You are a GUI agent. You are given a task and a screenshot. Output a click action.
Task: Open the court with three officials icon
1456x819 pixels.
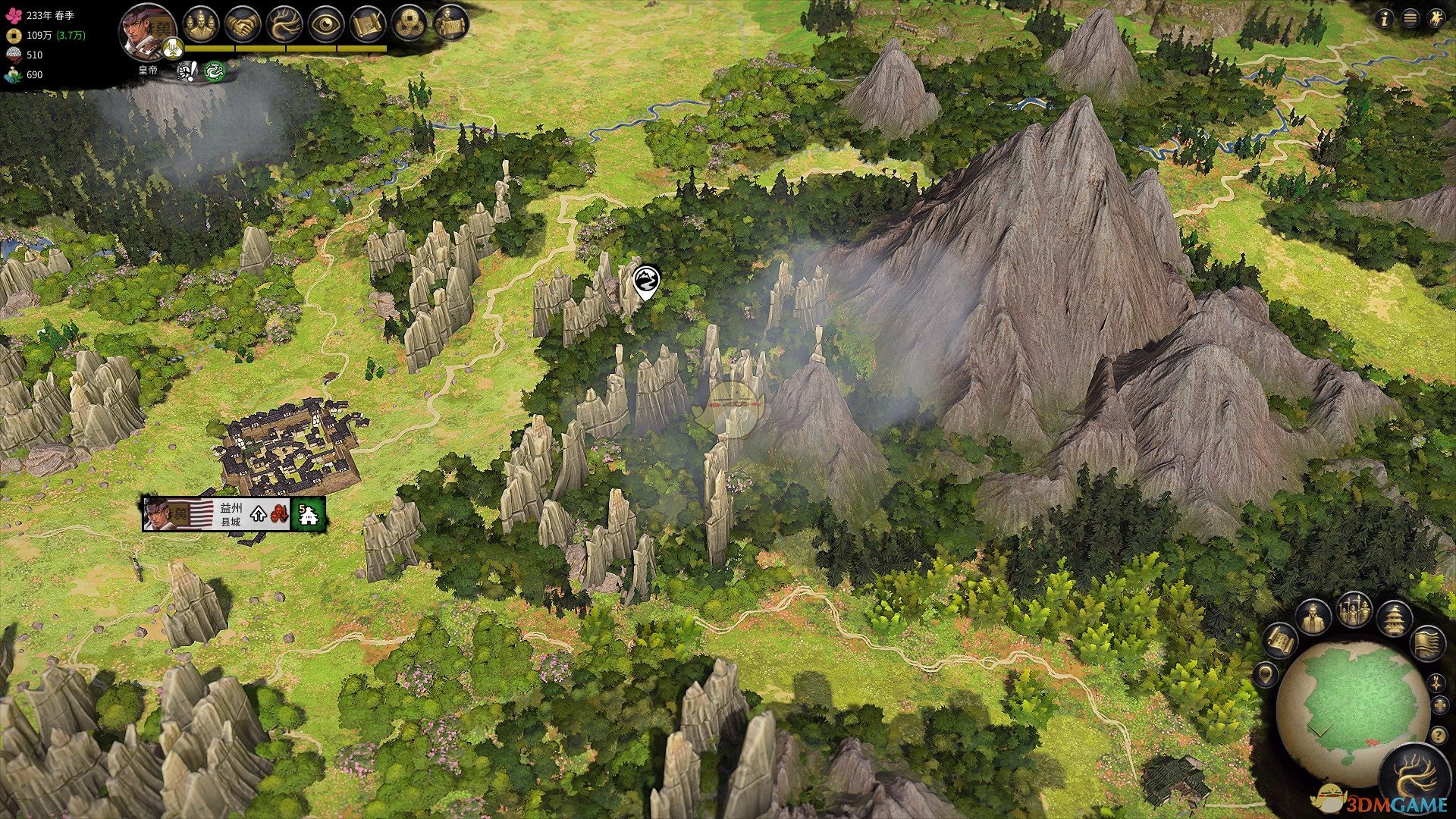click(x=201, y=24)
